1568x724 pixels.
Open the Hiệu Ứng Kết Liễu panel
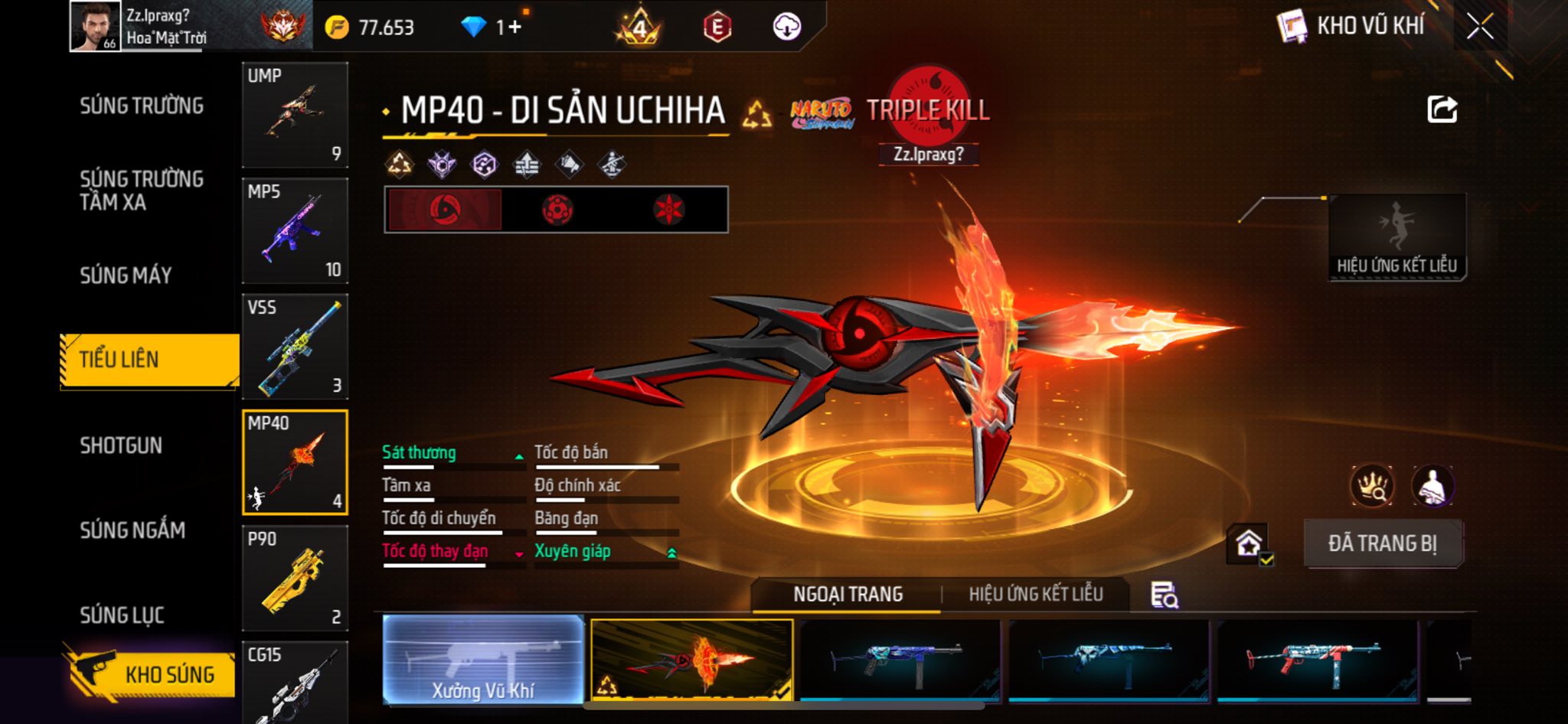(1396, 237)
